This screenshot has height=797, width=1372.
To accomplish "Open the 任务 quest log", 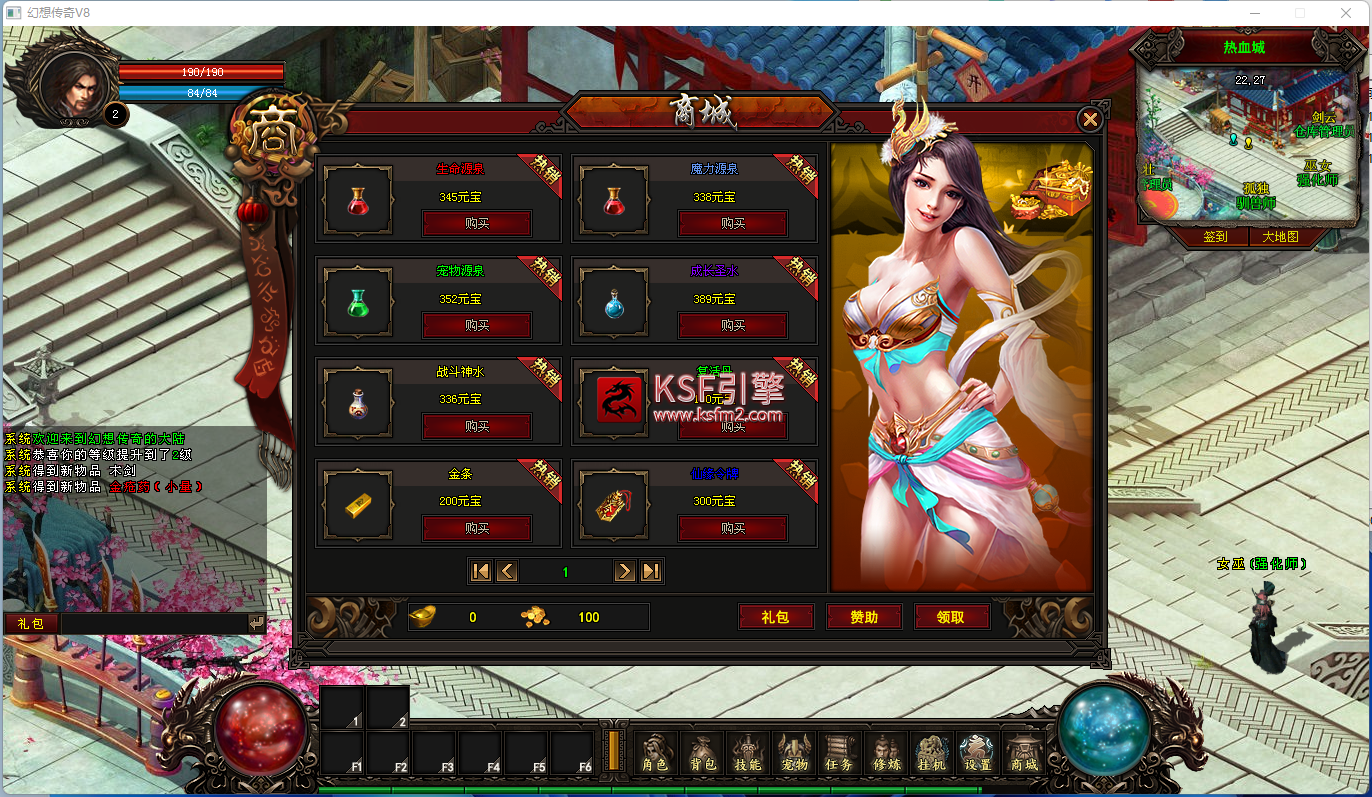I will click(839, 753).
